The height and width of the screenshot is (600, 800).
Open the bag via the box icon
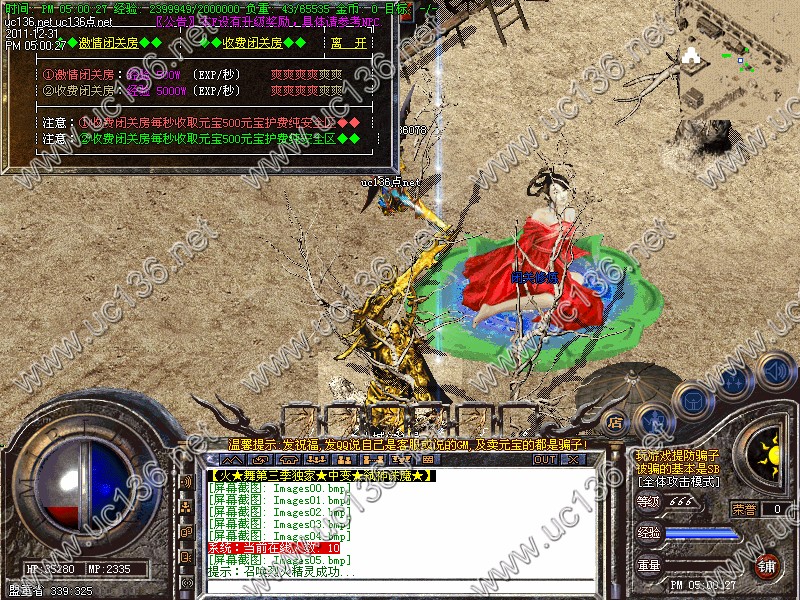(692, 400)
